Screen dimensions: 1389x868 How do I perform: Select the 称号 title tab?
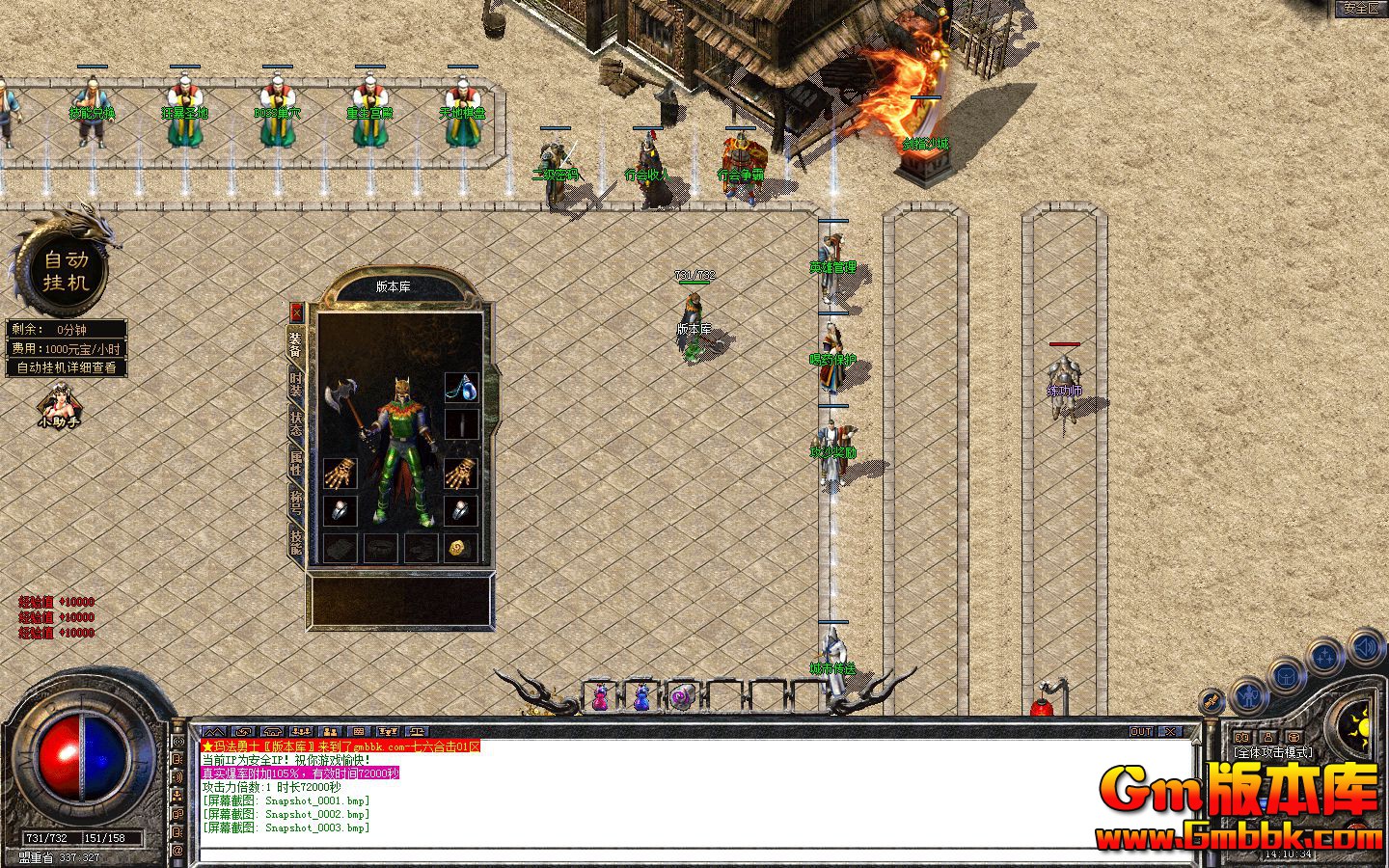[296, 502]
